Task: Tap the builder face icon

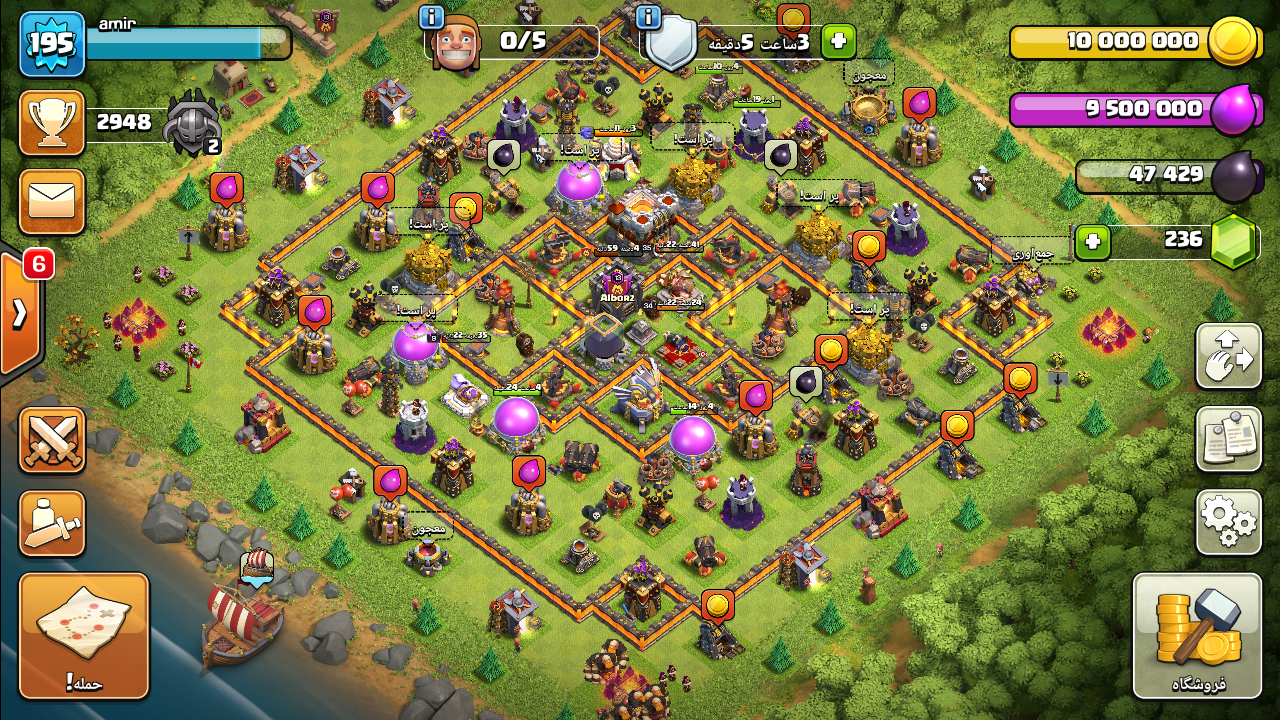Action: click(x=455, y=43)
